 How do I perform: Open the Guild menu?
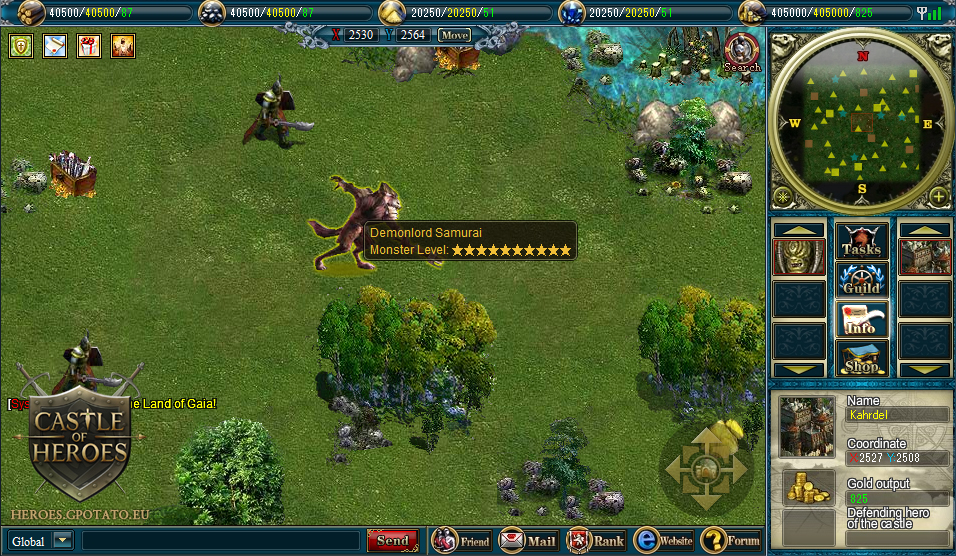click(861, 280)
